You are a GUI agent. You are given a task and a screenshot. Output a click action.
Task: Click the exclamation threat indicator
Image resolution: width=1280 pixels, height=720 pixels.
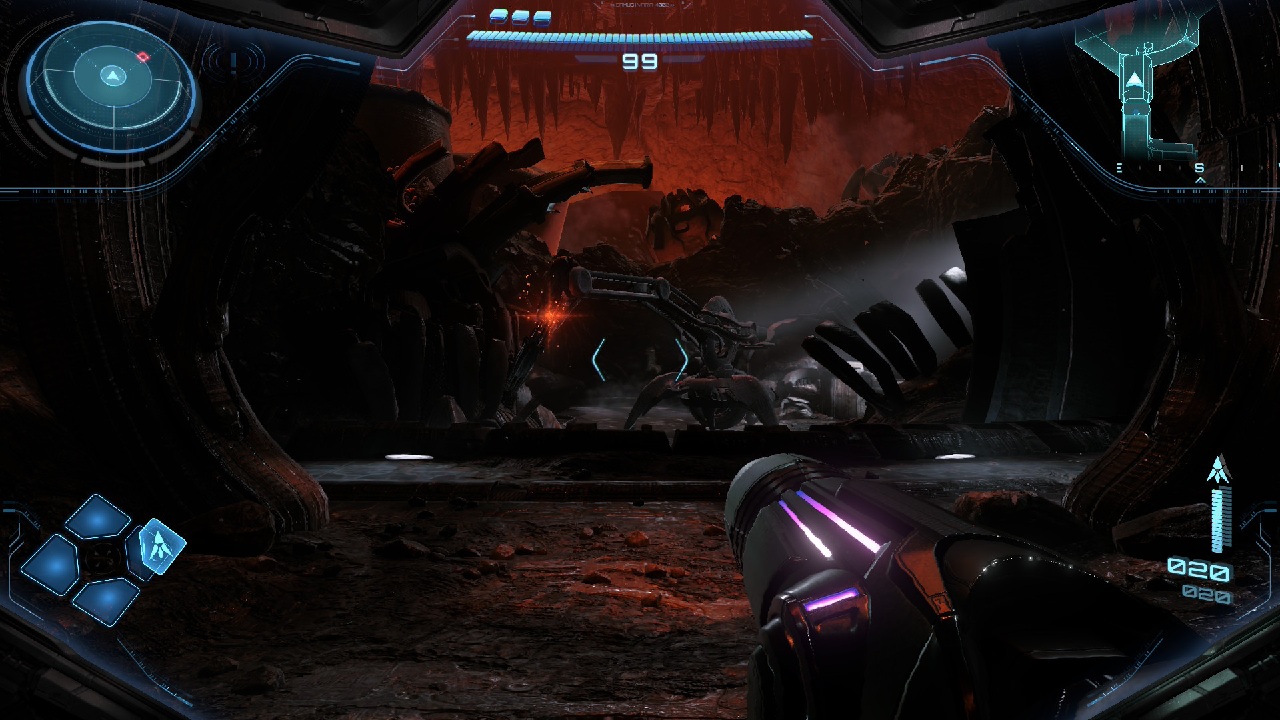[x=233, y=63]
